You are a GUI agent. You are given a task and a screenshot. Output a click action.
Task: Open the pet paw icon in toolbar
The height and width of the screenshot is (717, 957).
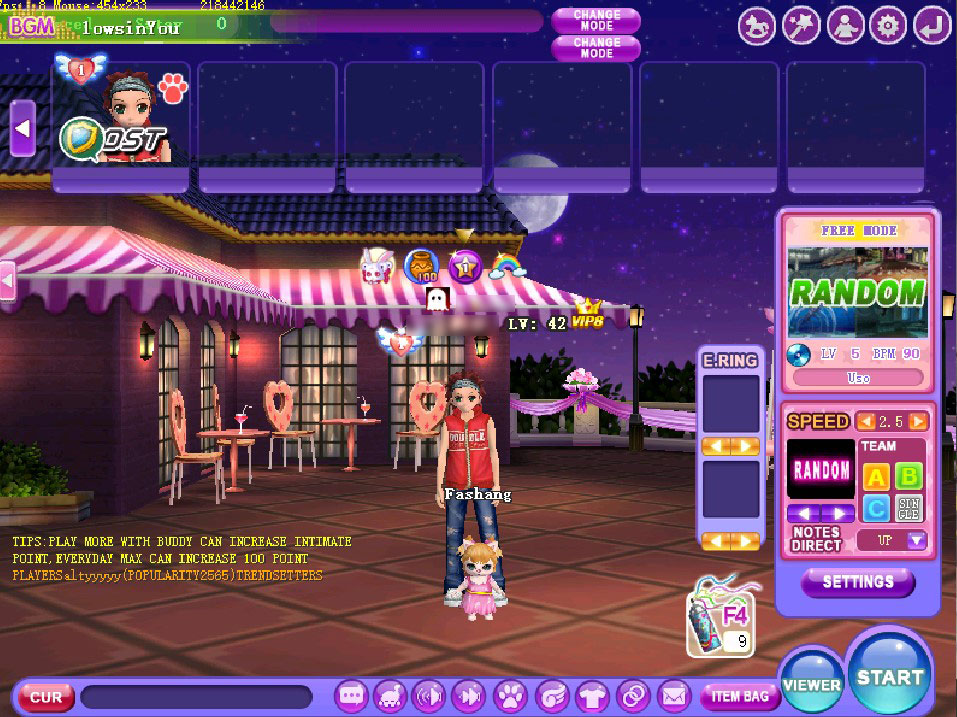click(510, 695)
